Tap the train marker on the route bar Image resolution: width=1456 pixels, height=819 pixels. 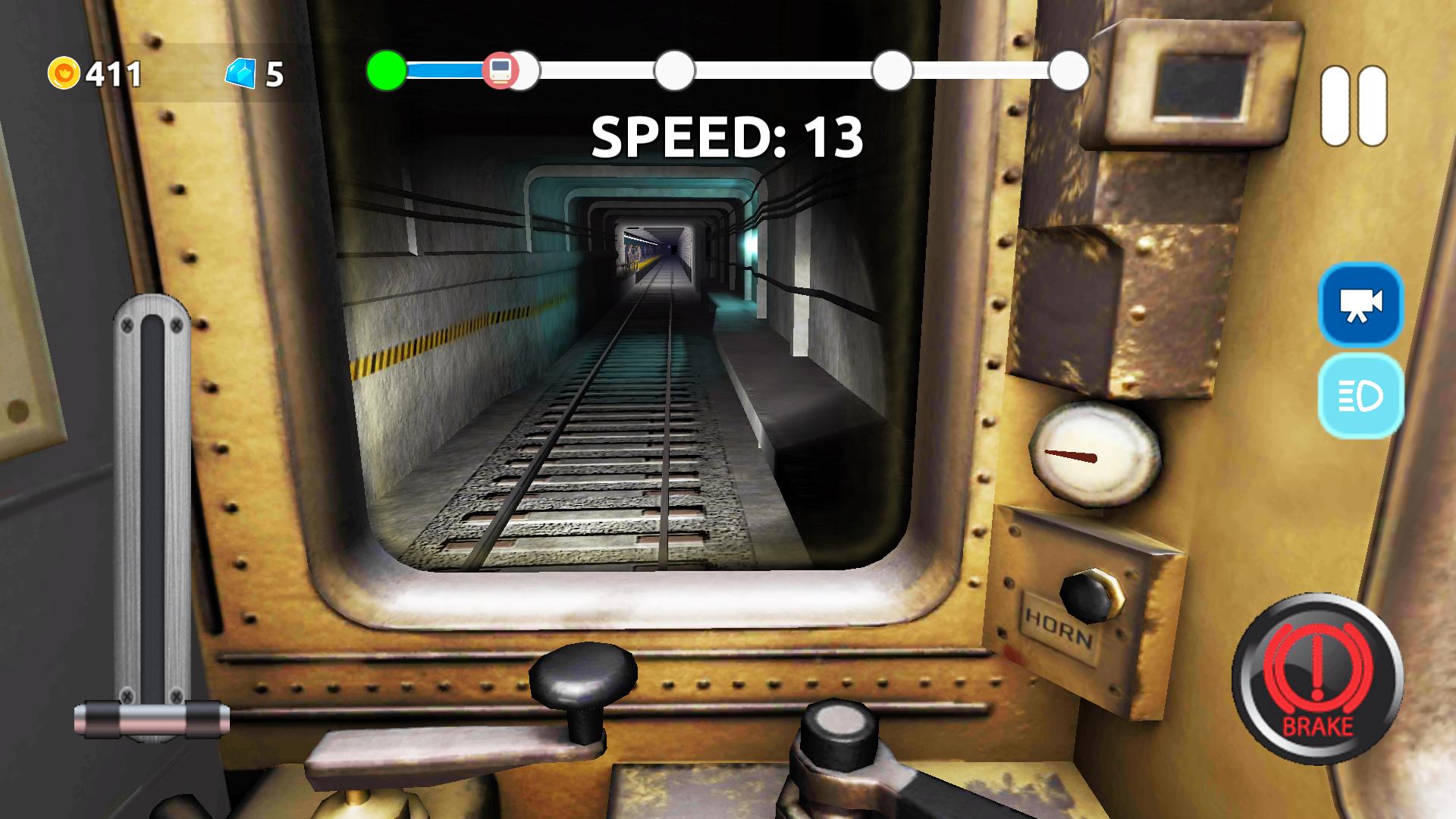[503, 71]
